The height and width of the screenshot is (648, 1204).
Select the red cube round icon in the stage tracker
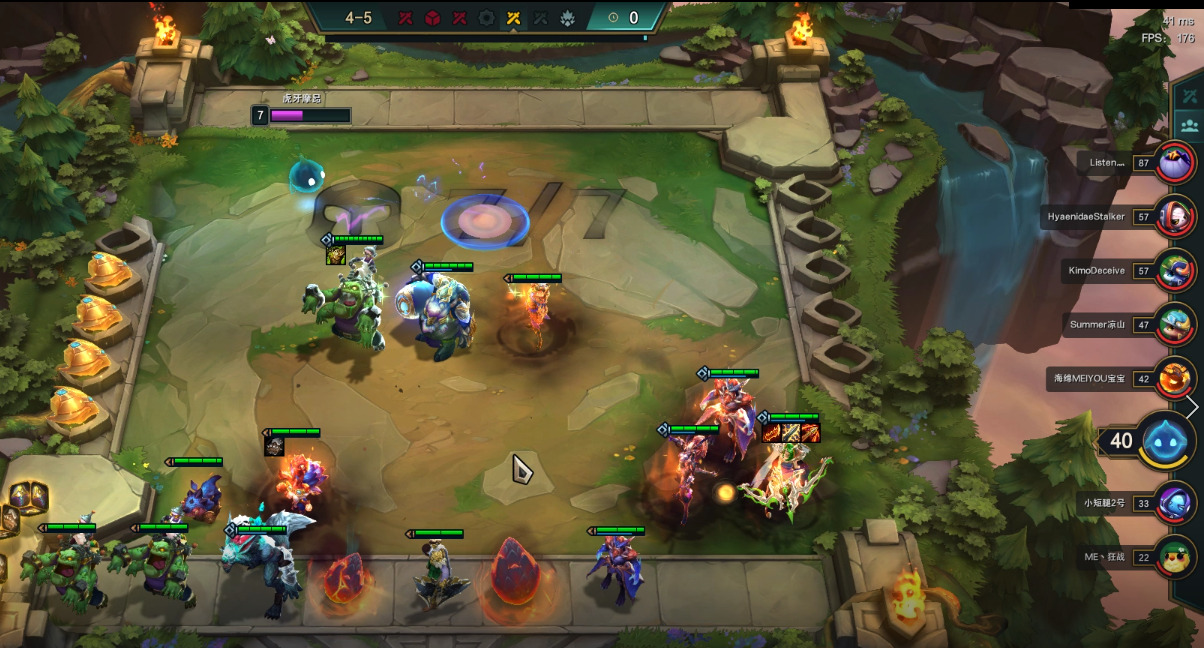(432, 18)
